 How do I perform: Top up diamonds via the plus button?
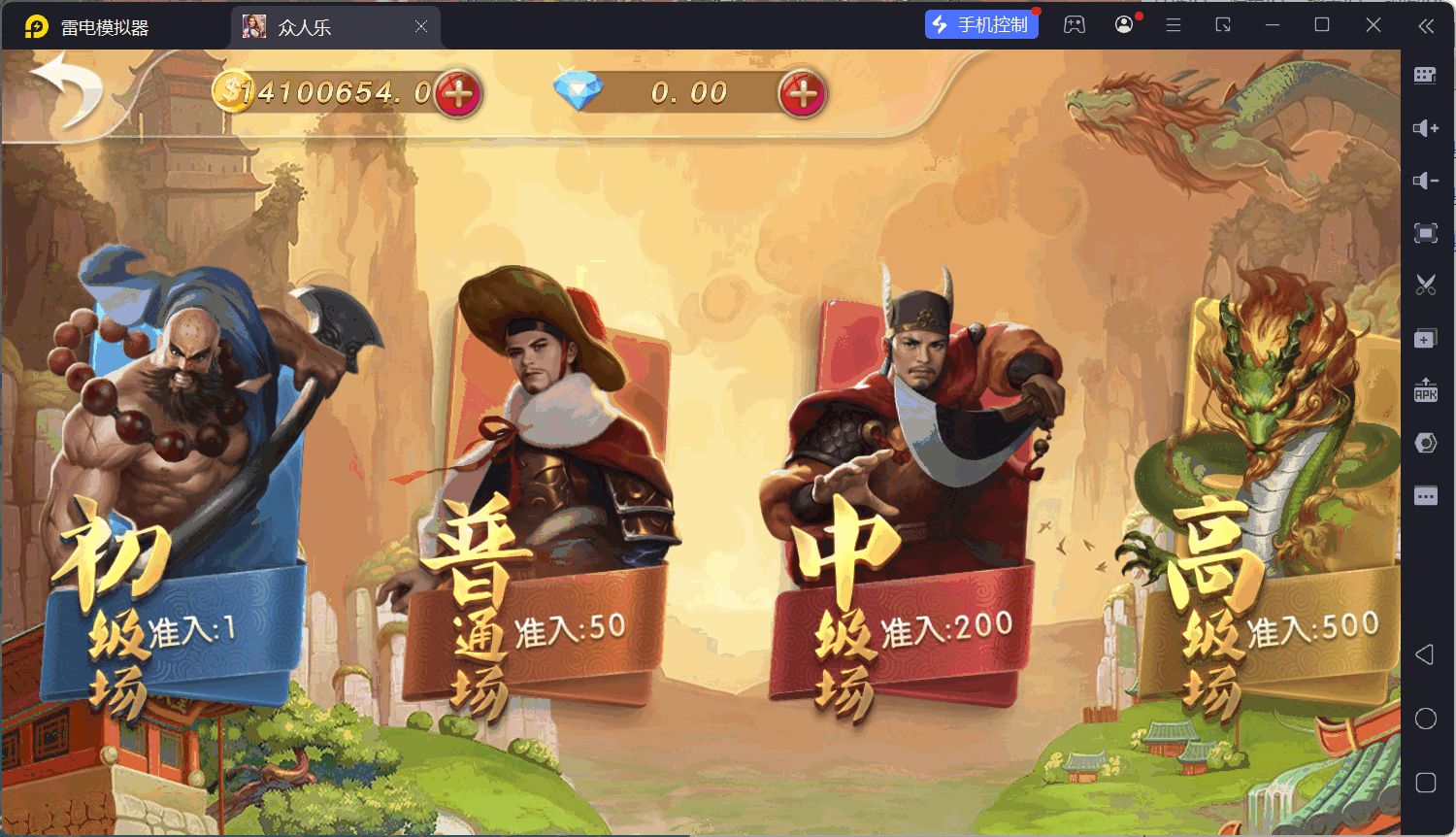[802, 94]
